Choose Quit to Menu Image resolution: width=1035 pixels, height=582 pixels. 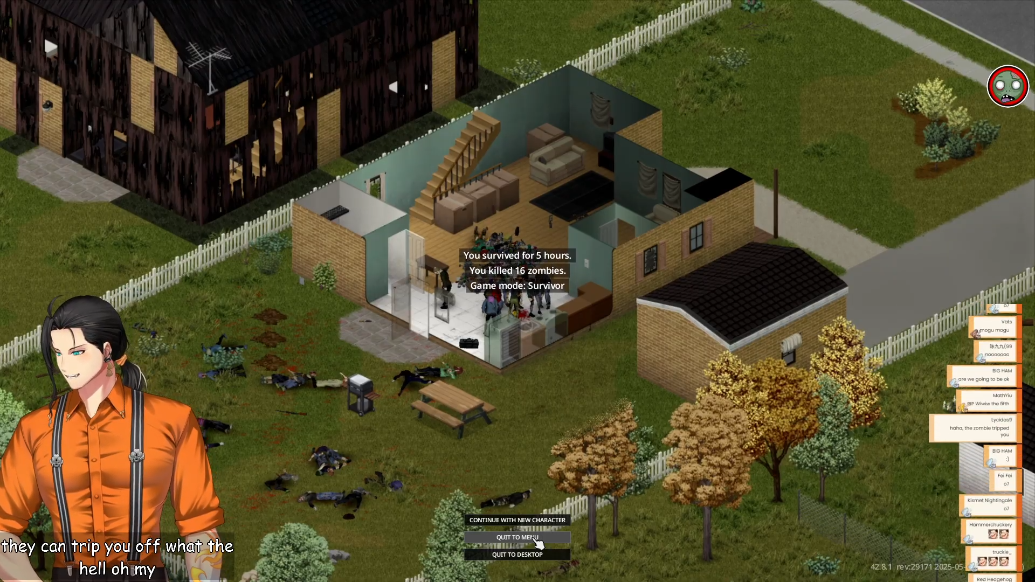click(x=517, y=537)
